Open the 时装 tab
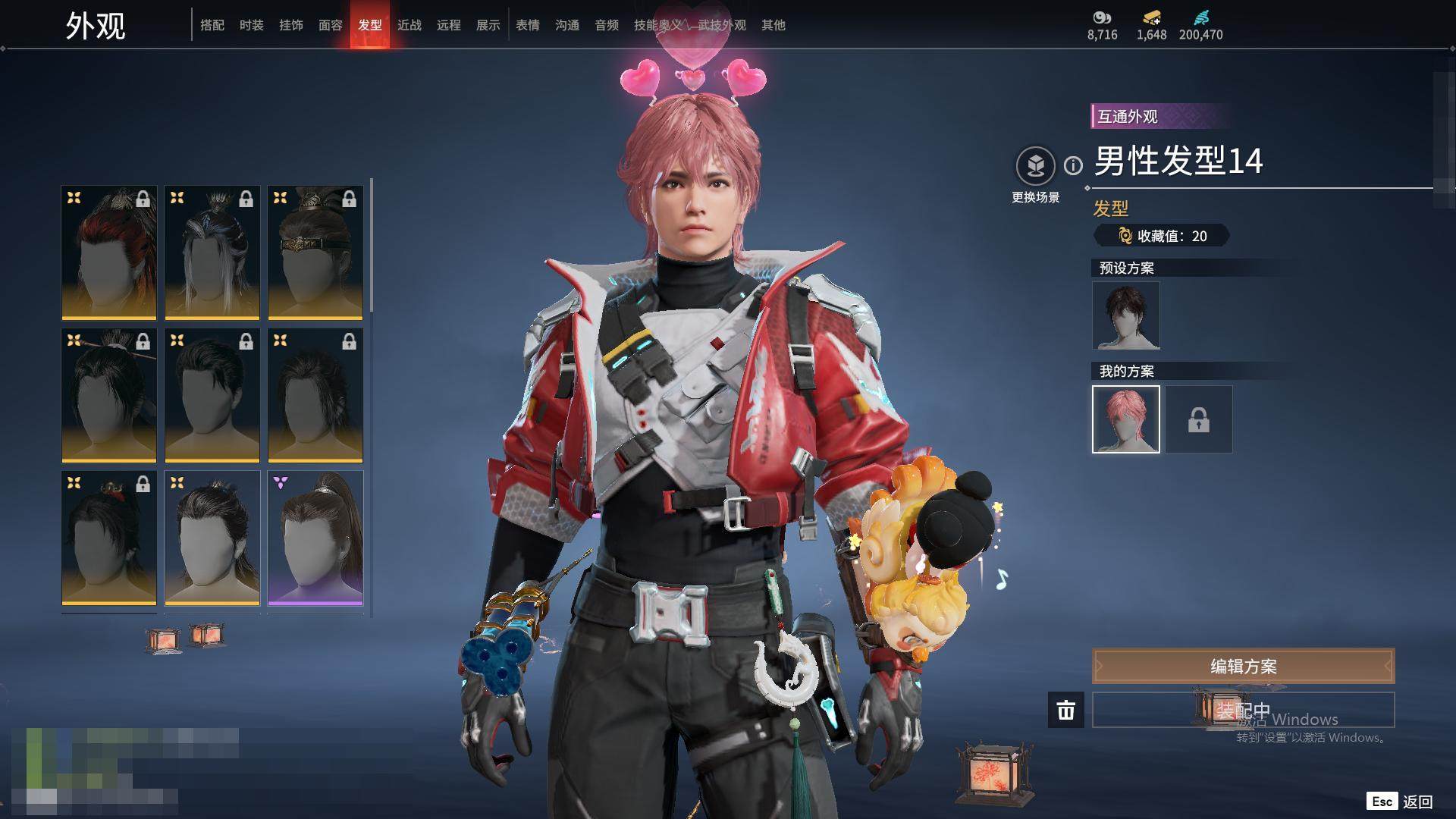This screenshot has height=819, width=1456. [252, 25]
